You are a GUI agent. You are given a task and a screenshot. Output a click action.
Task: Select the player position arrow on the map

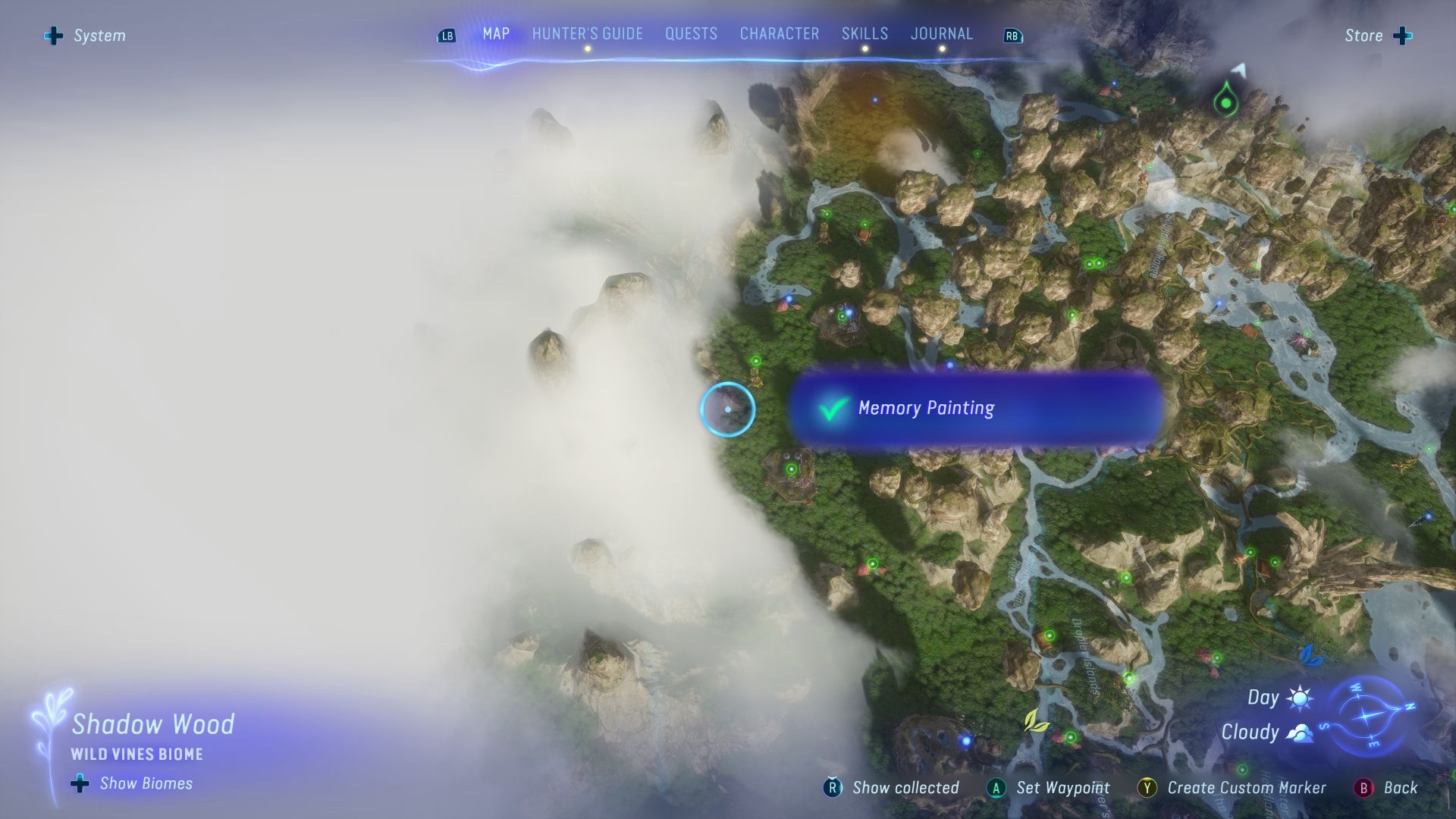pos(1239,71)
